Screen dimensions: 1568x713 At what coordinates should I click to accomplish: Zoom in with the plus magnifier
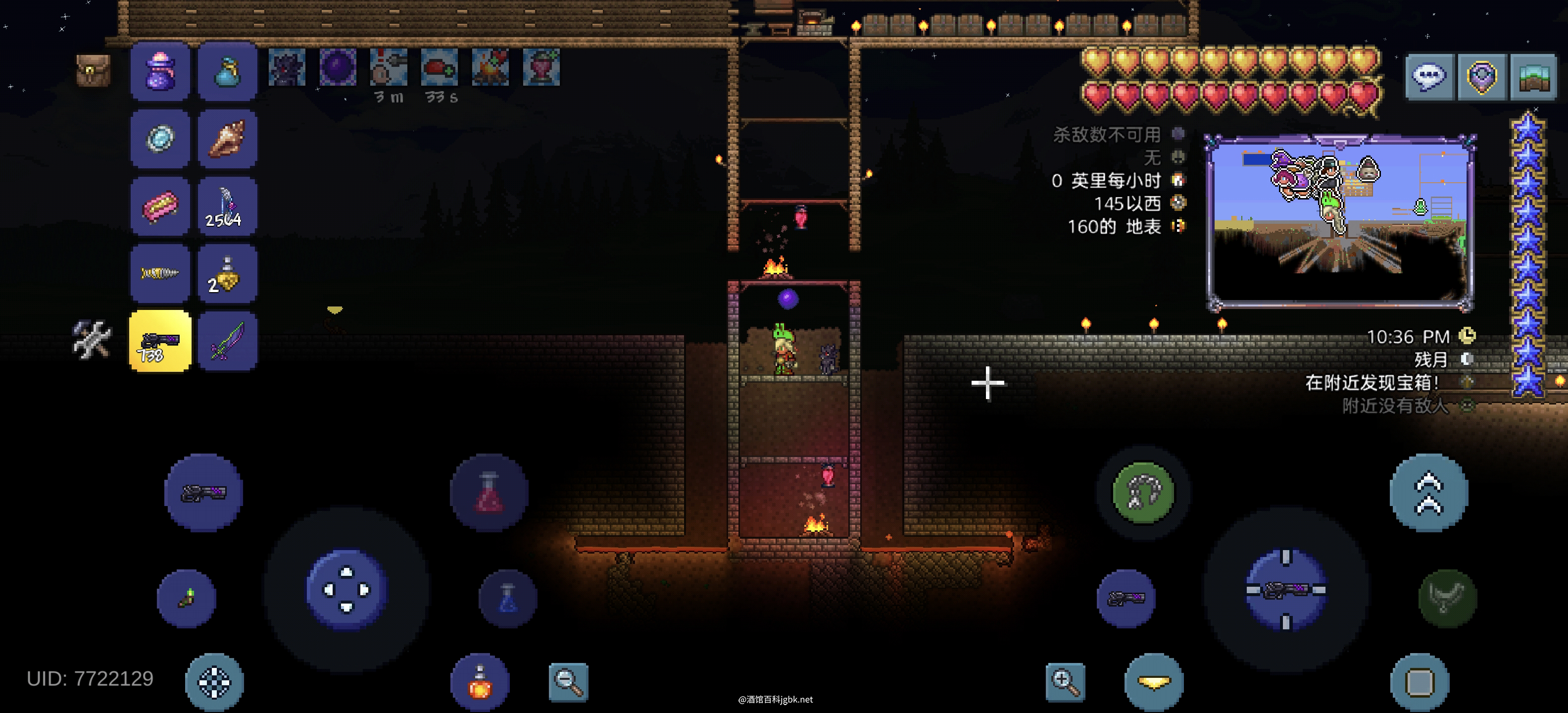point(1065,682)
